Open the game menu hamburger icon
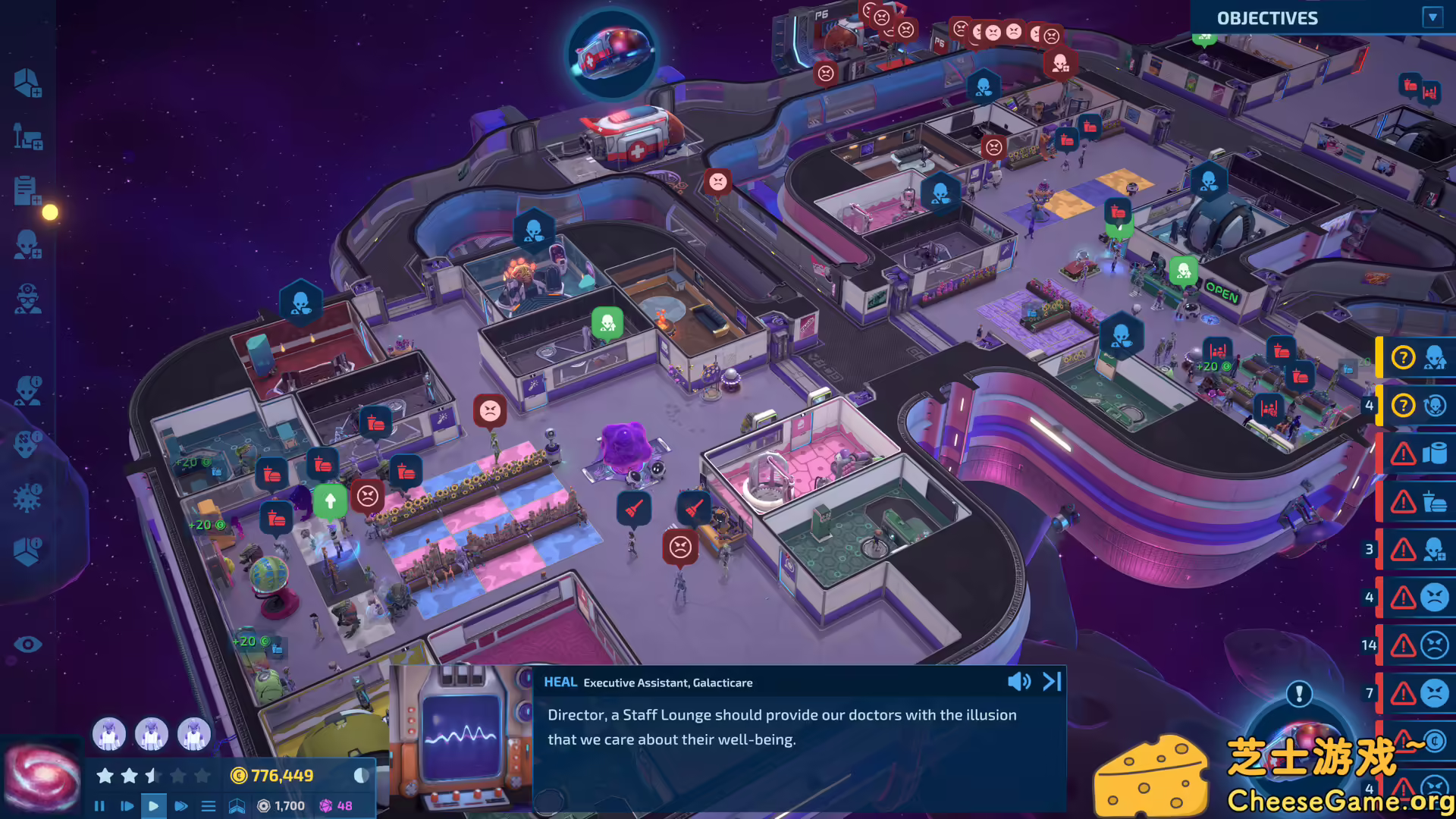Screen dimensions: 1456x819 tap(209, 806)
